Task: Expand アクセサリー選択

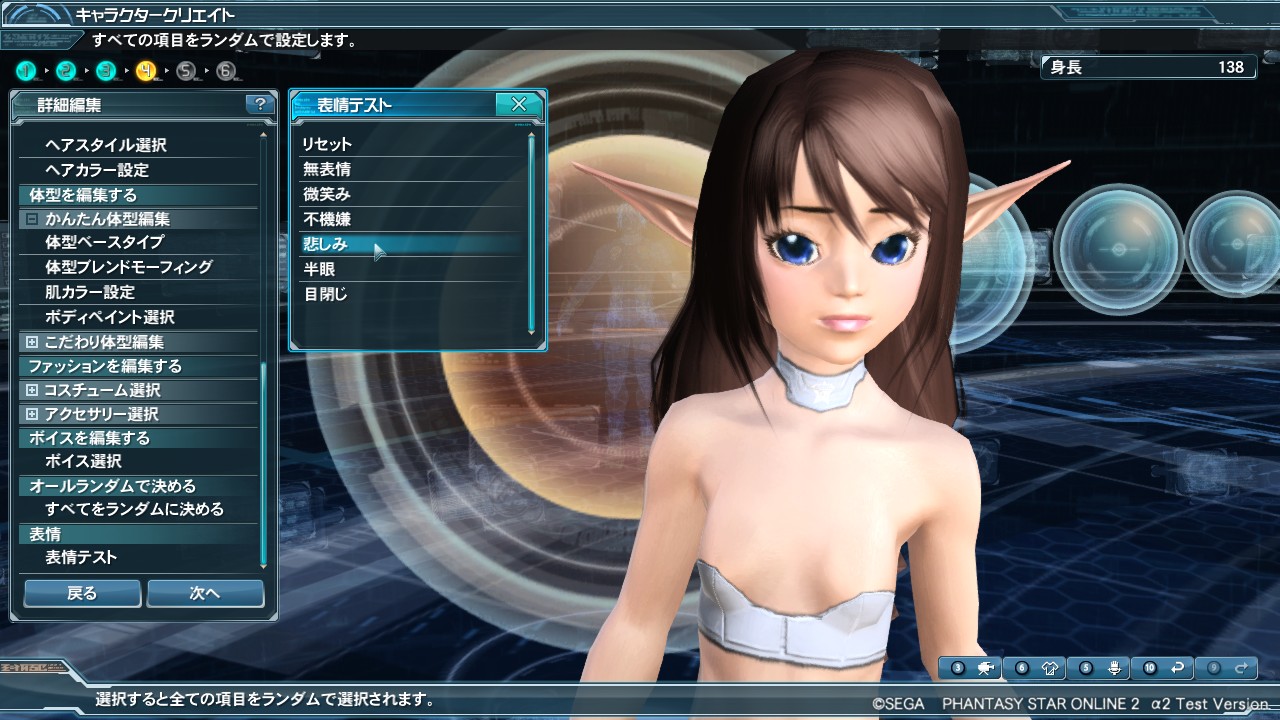Action: click(32, 414)
